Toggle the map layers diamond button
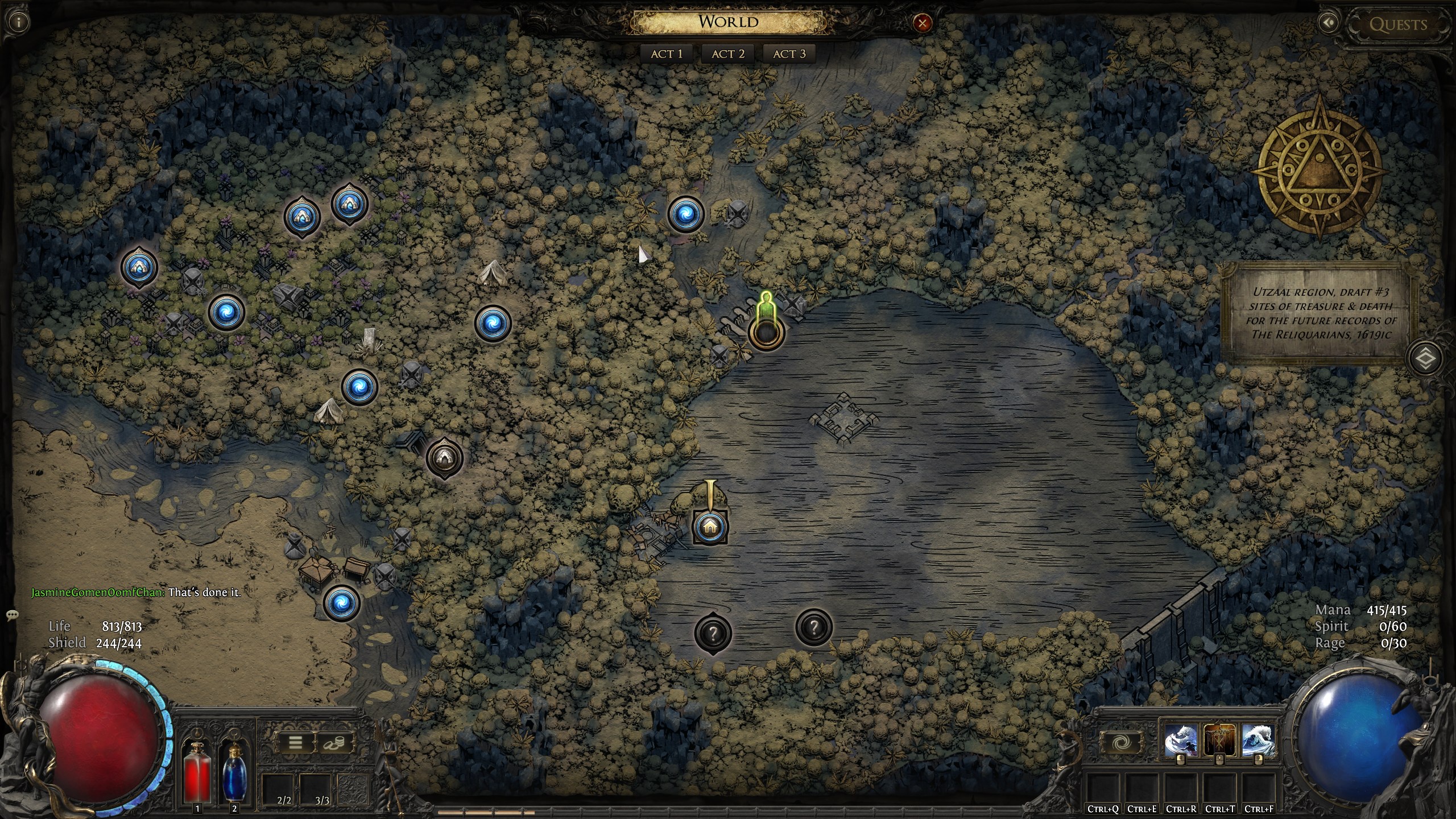1456x819 pixels. coord(1426,358)
